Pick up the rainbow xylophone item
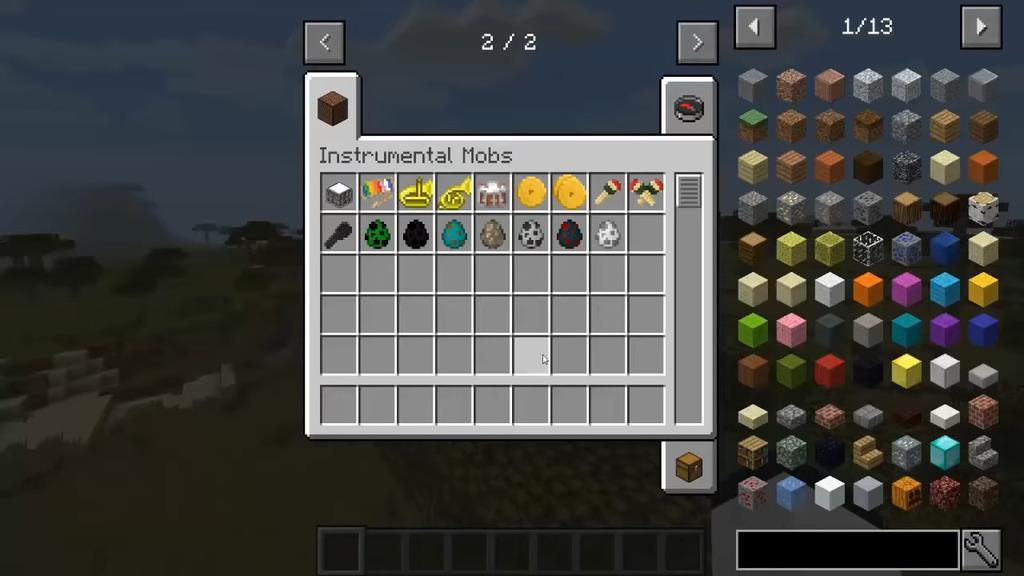Viewport: 1024px width, 576px height. [x=377, y=193]
